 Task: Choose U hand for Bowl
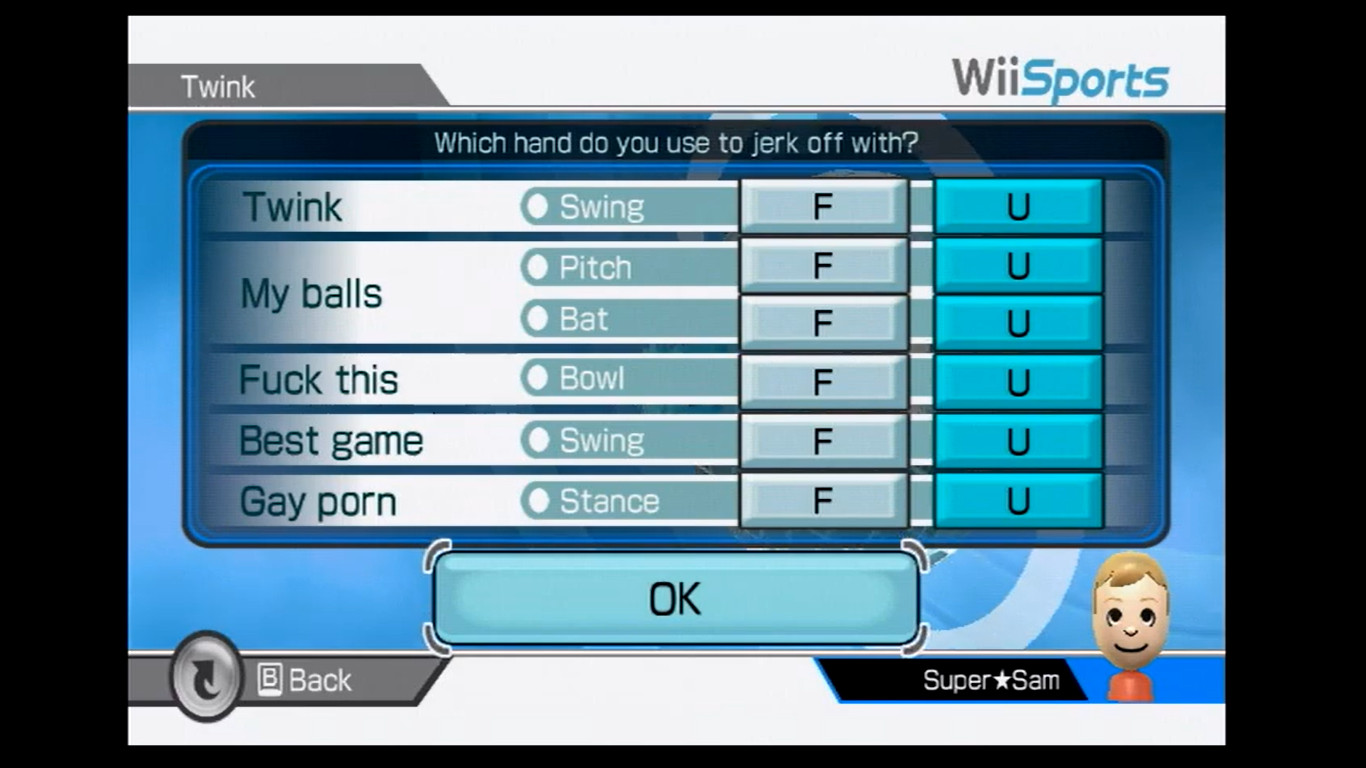pos(1017,380)
